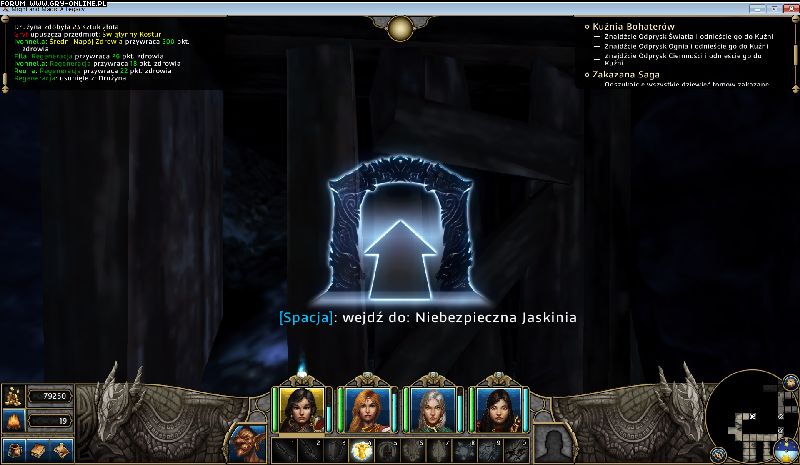Click the gold coins pile icon
Screen dimensions: 800x465
[x=14, y=396]
